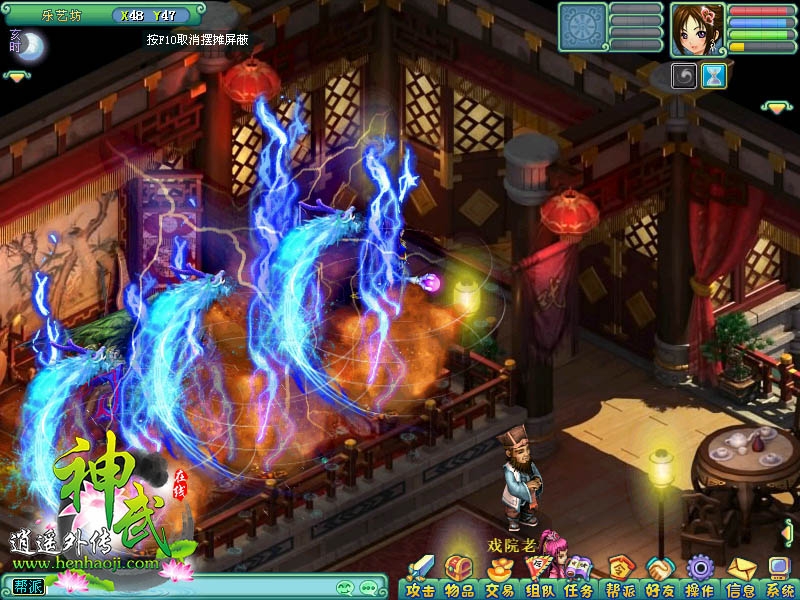Click the moon time-of-day icon
Image resolution: width=800 pixels, height=600 pixels.
(30, 46)
